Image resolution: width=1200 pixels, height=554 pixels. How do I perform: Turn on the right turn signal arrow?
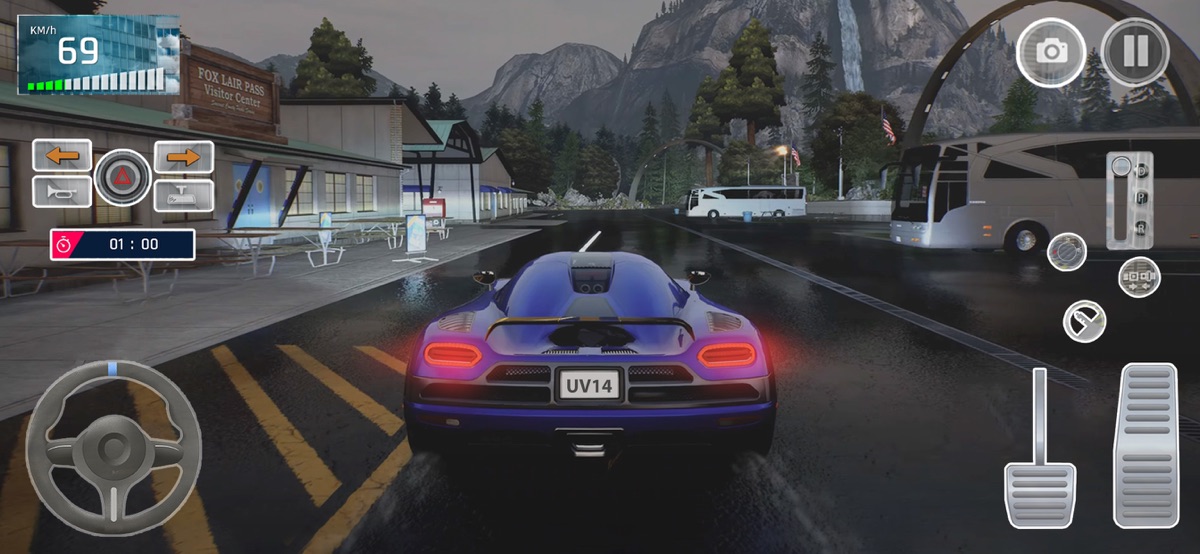(x=183, y=156)
